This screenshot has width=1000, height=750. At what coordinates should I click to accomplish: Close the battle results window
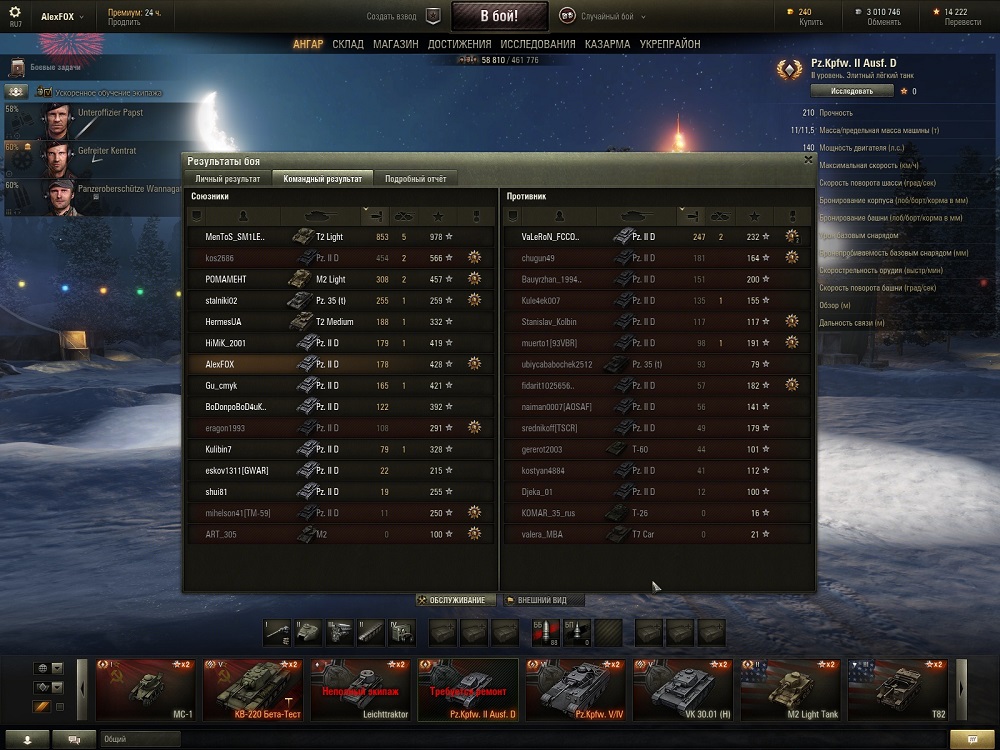pos(808,159)
